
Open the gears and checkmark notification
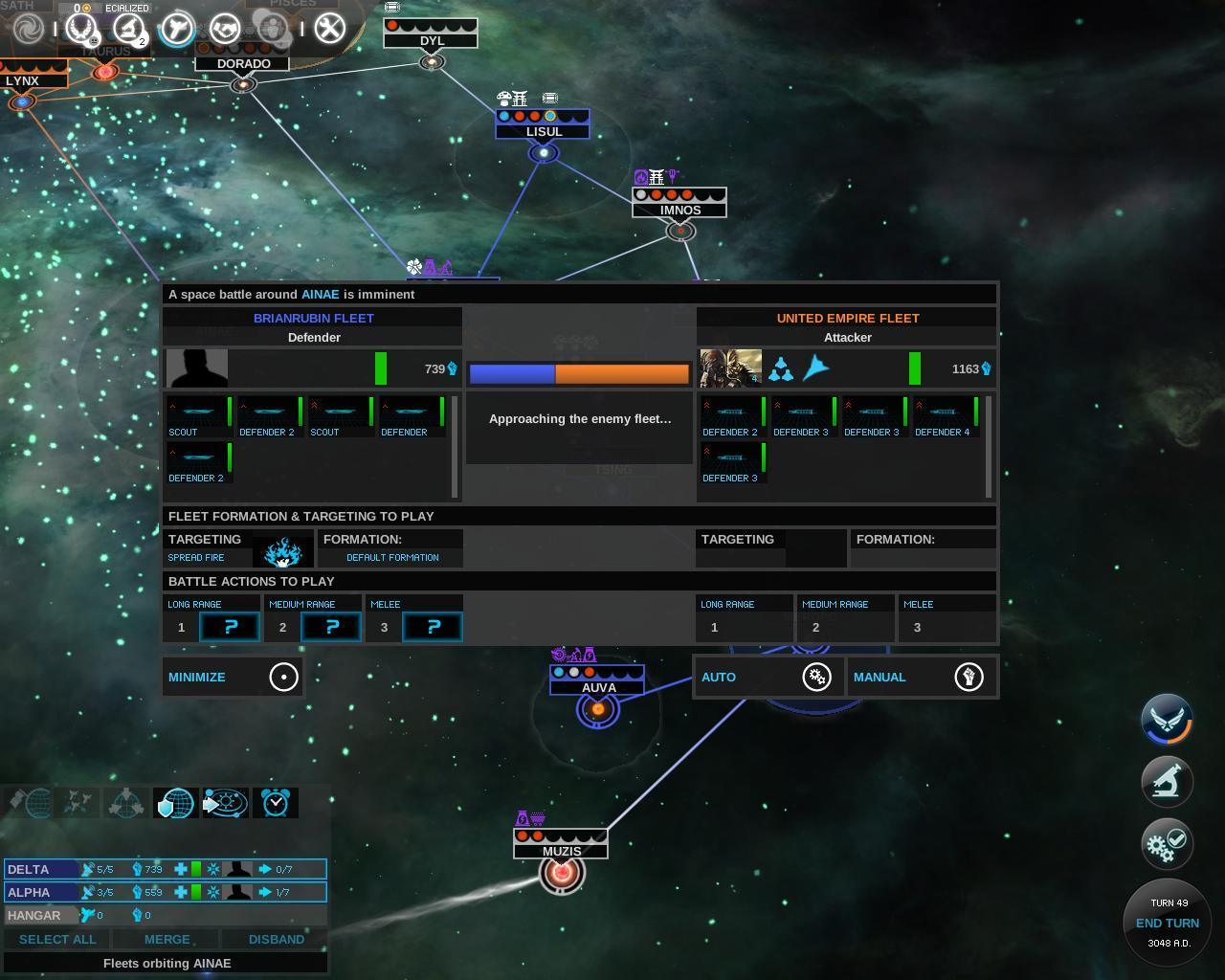pyautogui.click(x=1166, y=844)
